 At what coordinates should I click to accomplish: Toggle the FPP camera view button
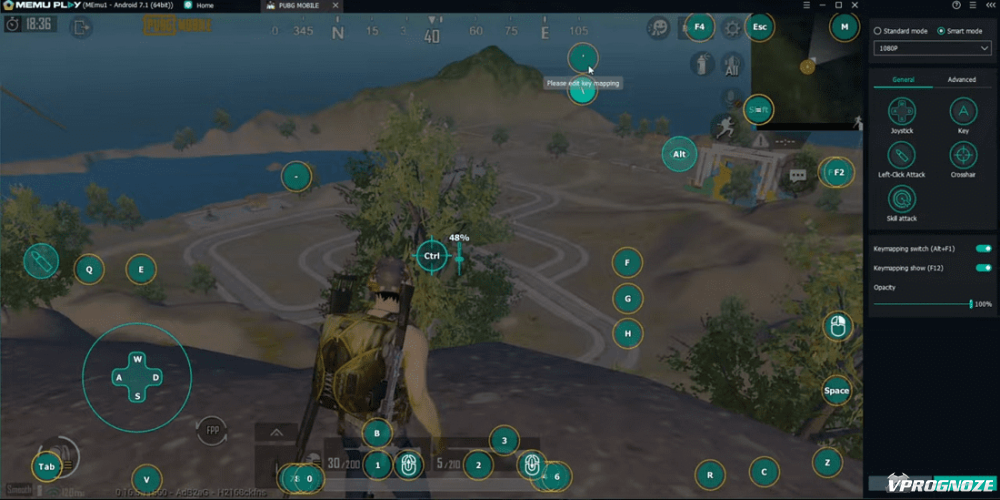coord(212,430)
